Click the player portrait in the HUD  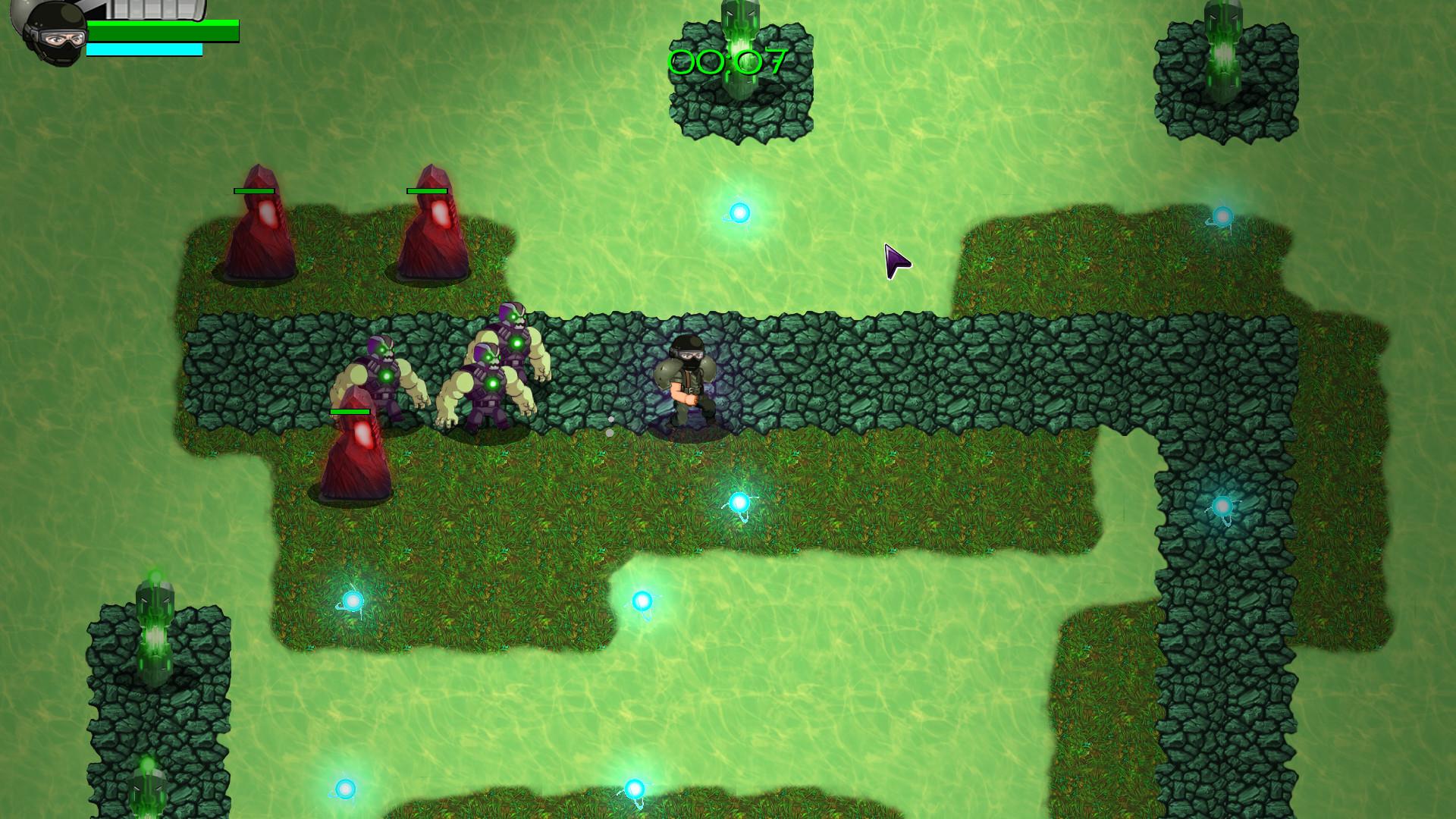tap(53, 32)
